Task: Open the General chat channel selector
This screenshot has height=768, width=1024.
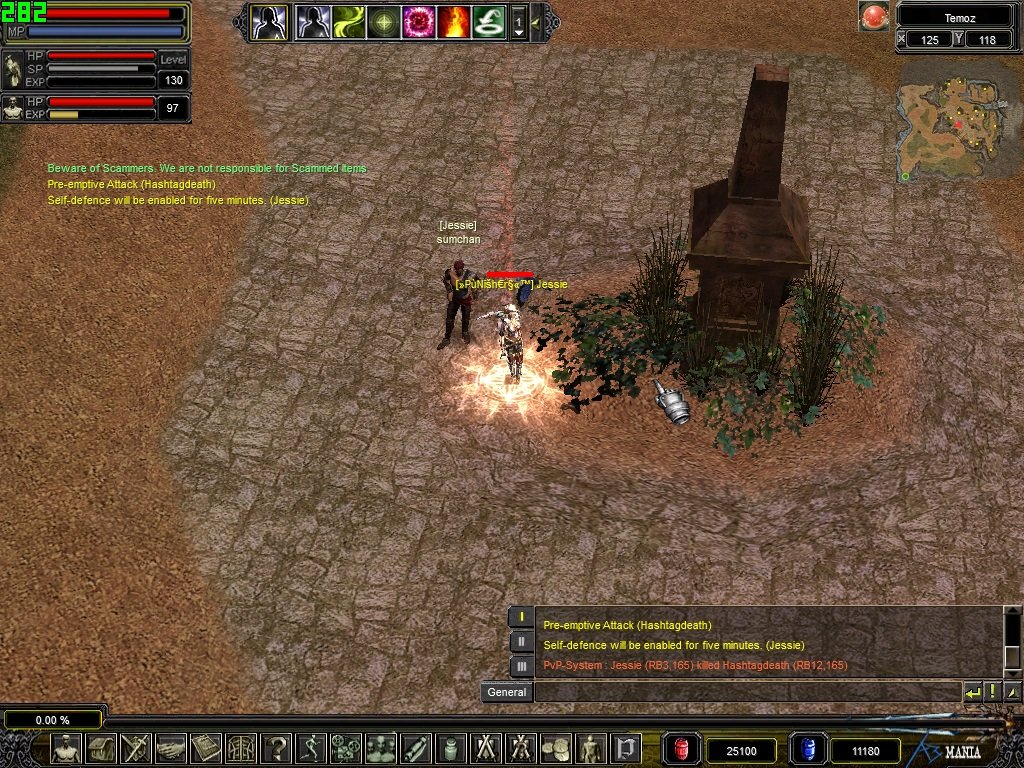Action: (x=507, y=692)
